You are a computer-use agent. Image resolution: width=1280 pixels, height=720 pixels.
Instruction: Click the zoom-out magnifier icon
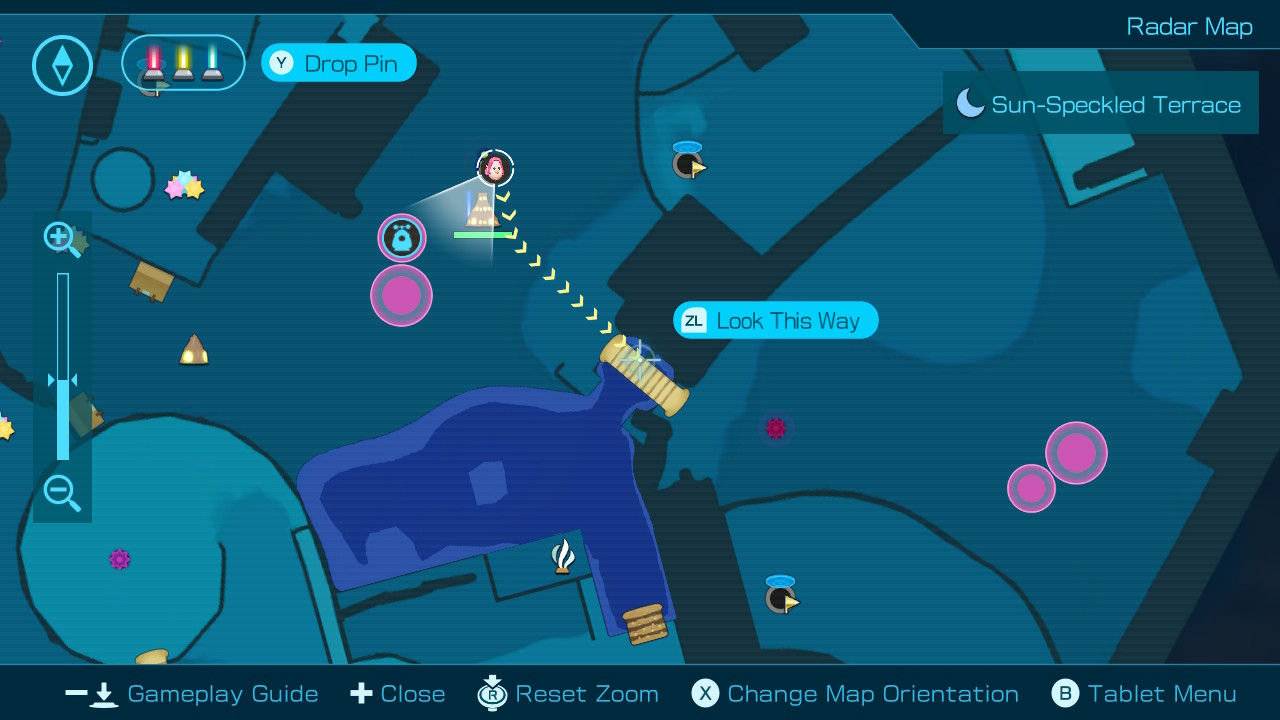point(62,494)
